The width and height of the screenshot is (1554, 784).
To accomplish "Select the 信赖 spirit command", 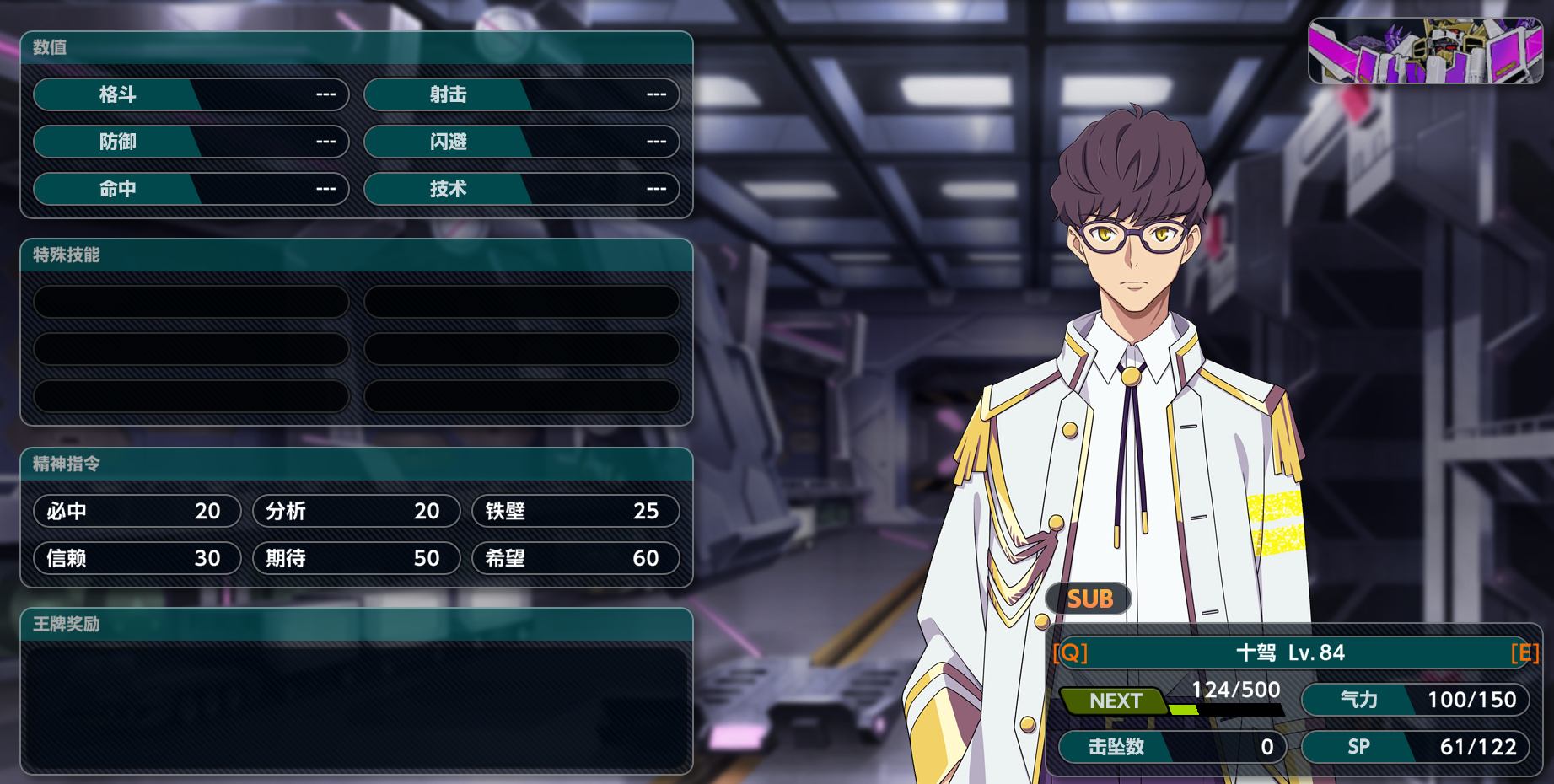I will [137, 558].
